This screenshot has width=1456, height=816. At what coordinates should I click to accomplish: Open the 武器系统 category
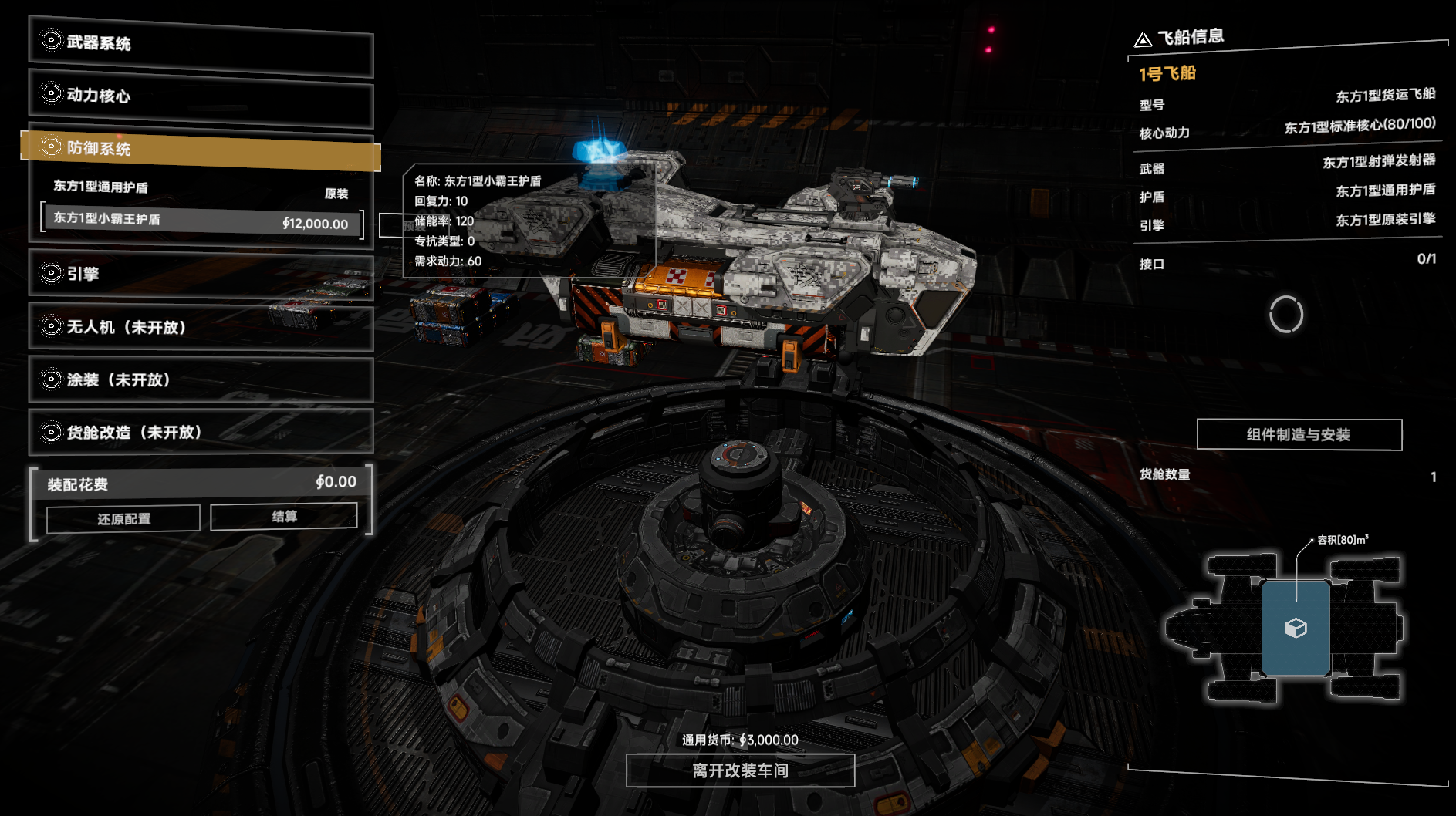tap(201, 45)
